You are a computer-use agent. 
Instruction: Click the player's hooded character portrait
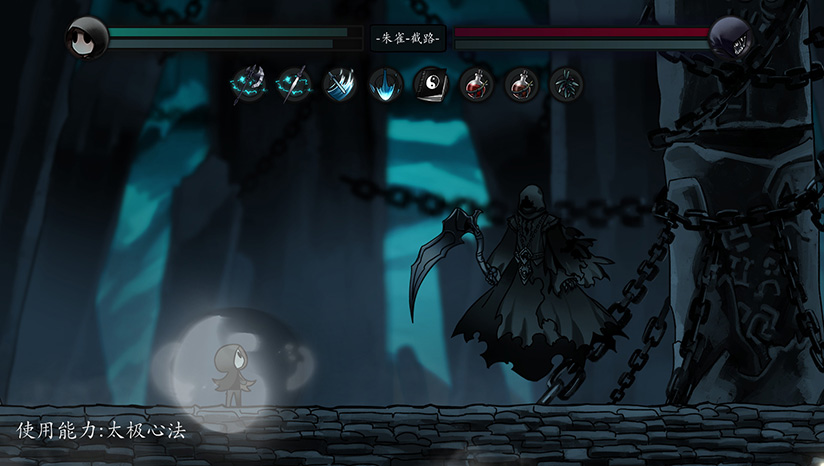point(85,38)
